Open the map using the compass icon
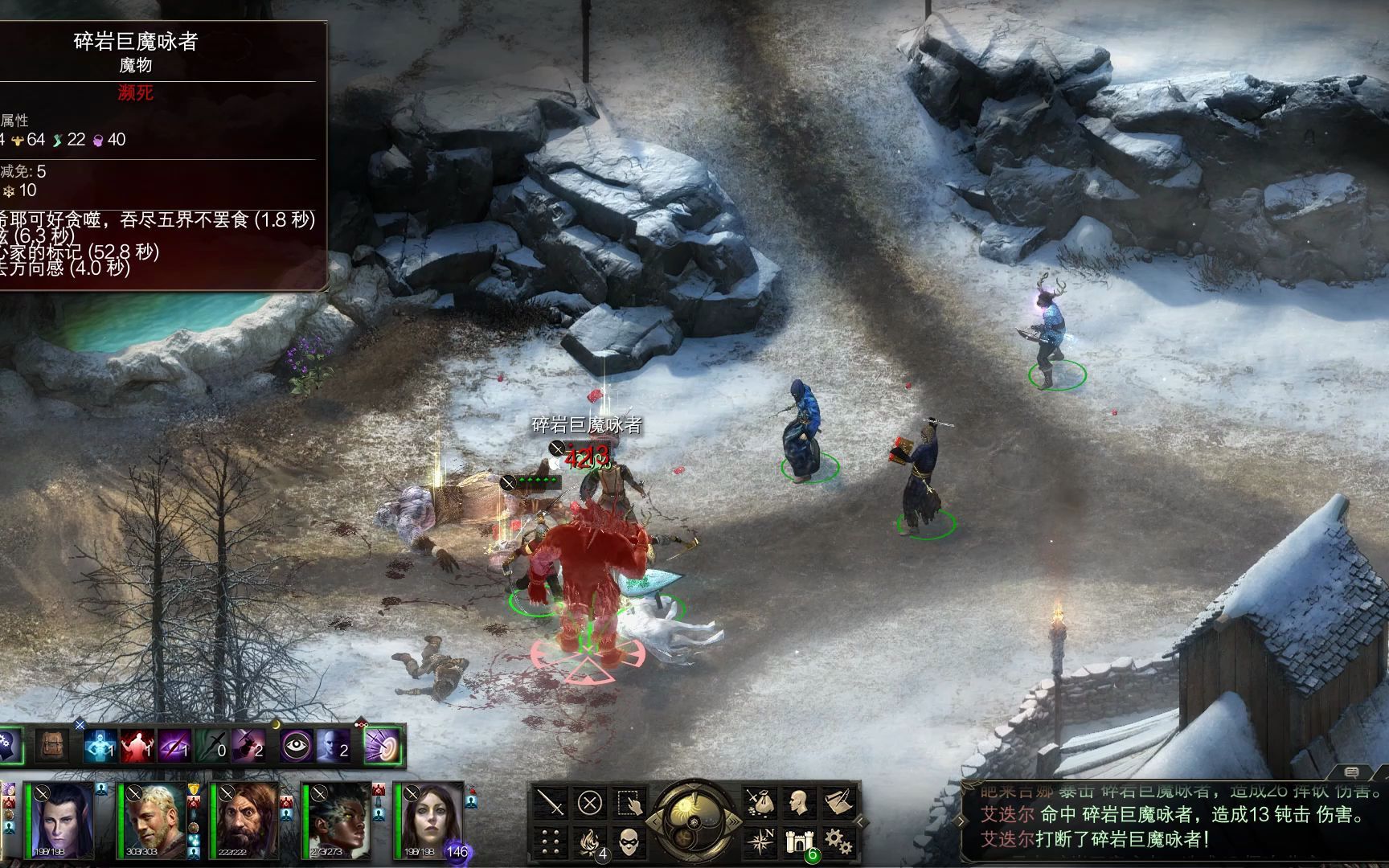 [x=760, y=841]
